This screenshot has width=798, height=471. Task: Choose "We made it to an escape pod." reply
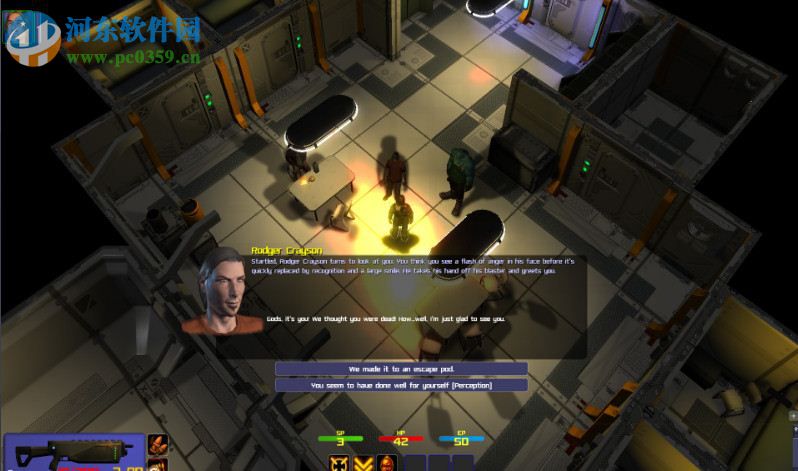(401, 368)
